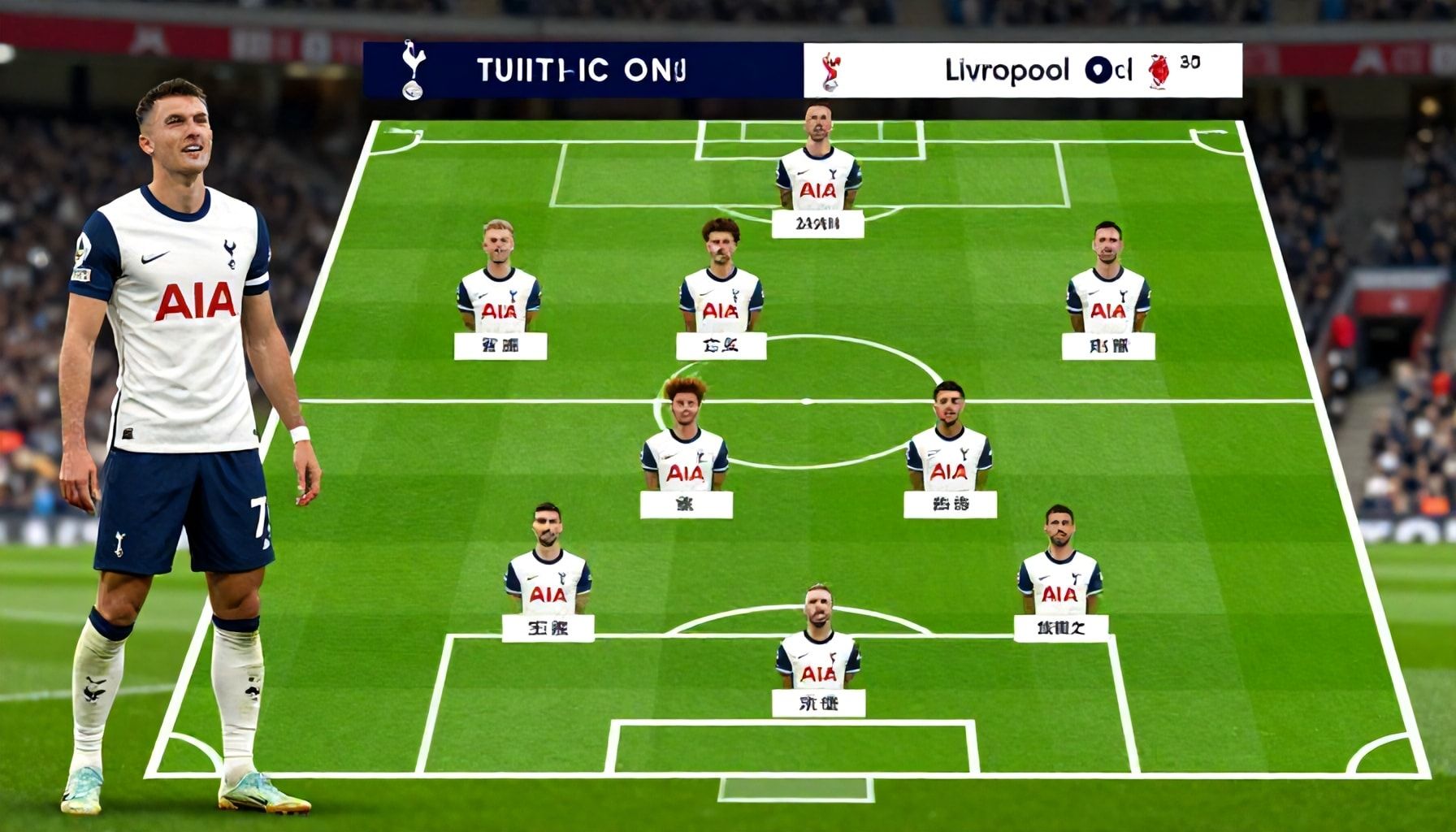Image resolution: width=1456 pixels, height=832 pixels.
Task: Select the orange-afro player on the halfway line
Action: tap(685, 439)
